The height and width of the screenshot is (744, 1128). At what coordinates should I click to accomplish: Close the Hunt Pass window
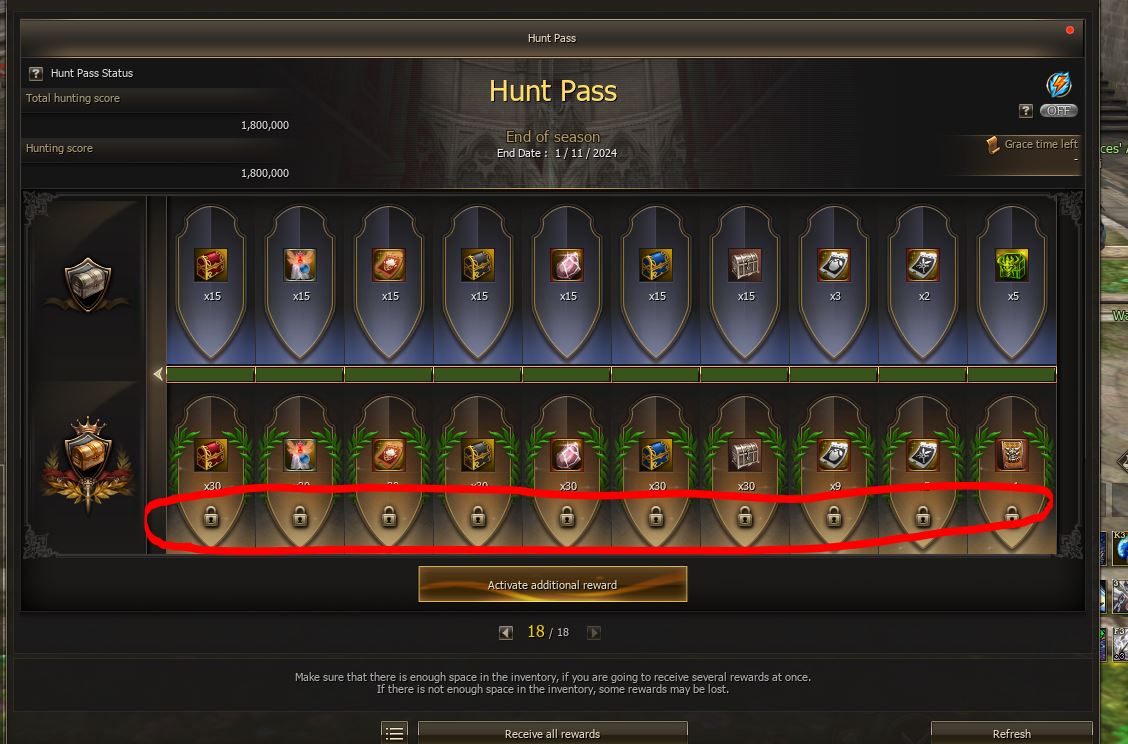tap(1070, 30)
